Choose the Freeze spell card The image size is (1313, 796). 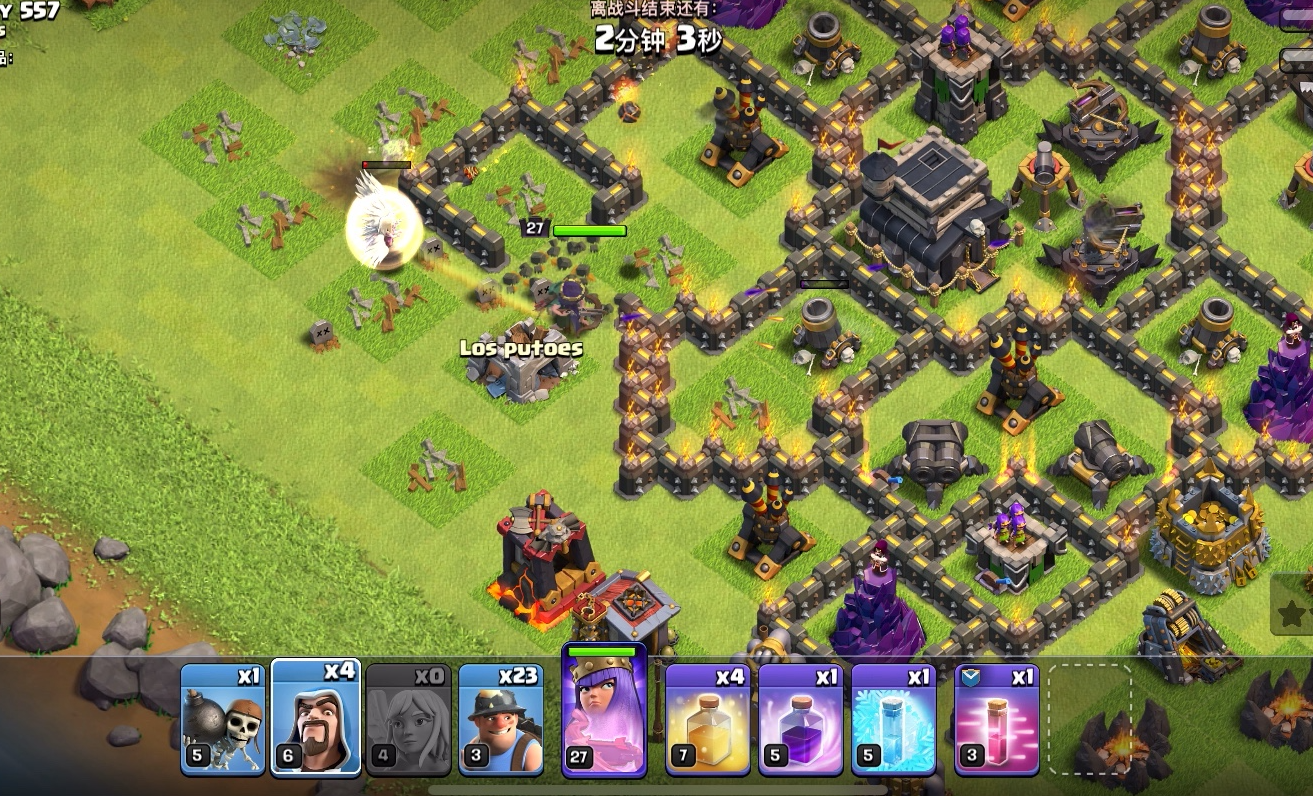pos(893,718)
